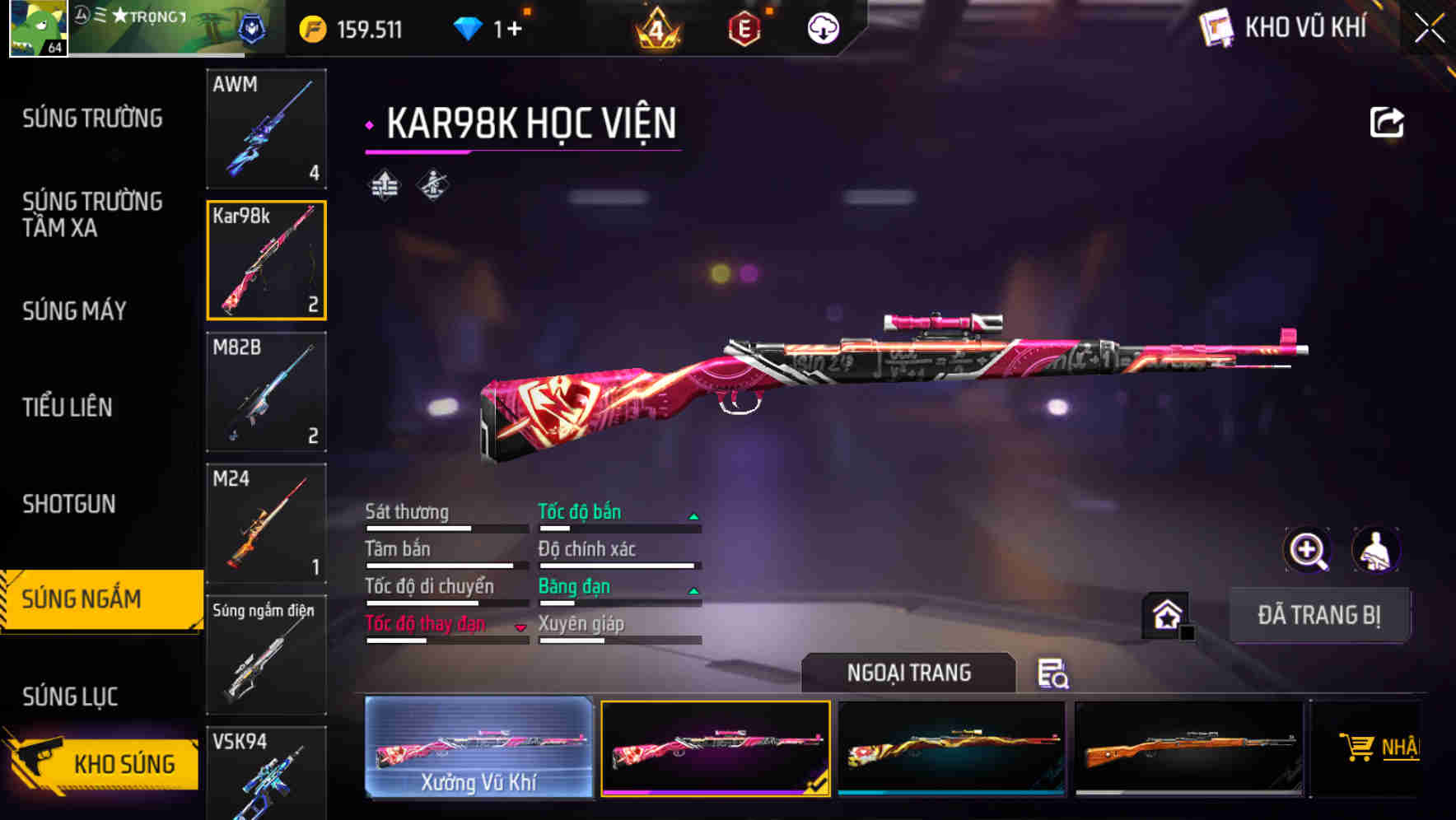This screenshot has width=1456, height=820.
Task: Click the diamond currency icon
Action: pos(469,27)
